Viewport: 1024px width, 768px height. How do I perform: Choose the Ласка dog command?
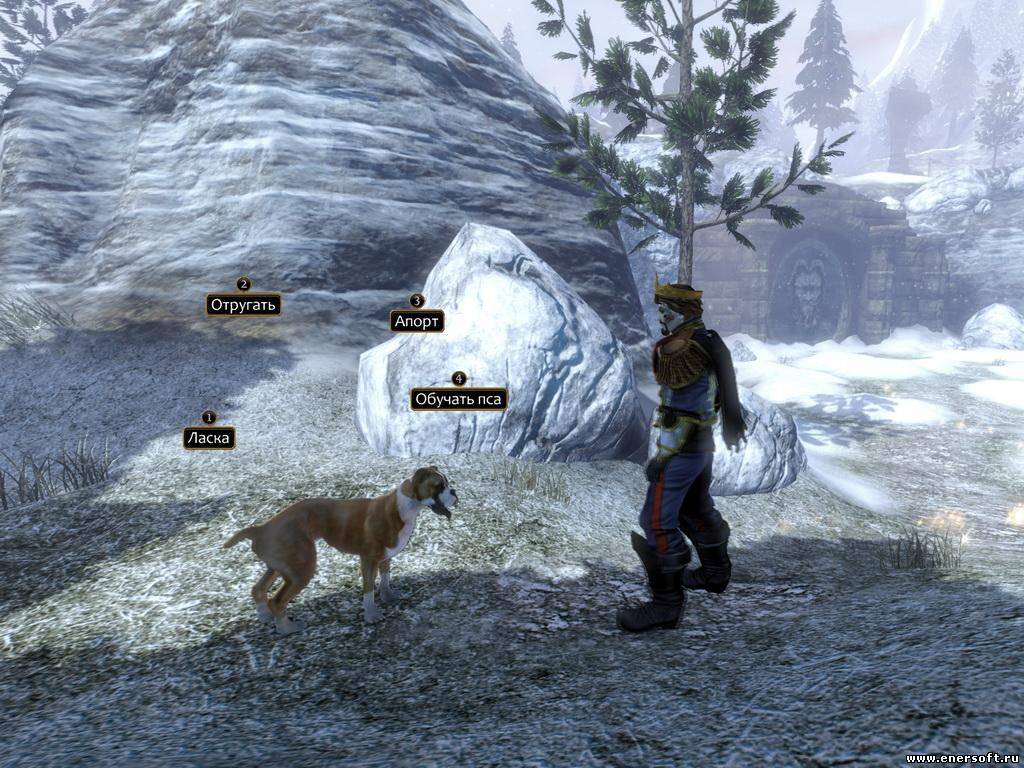209,438
